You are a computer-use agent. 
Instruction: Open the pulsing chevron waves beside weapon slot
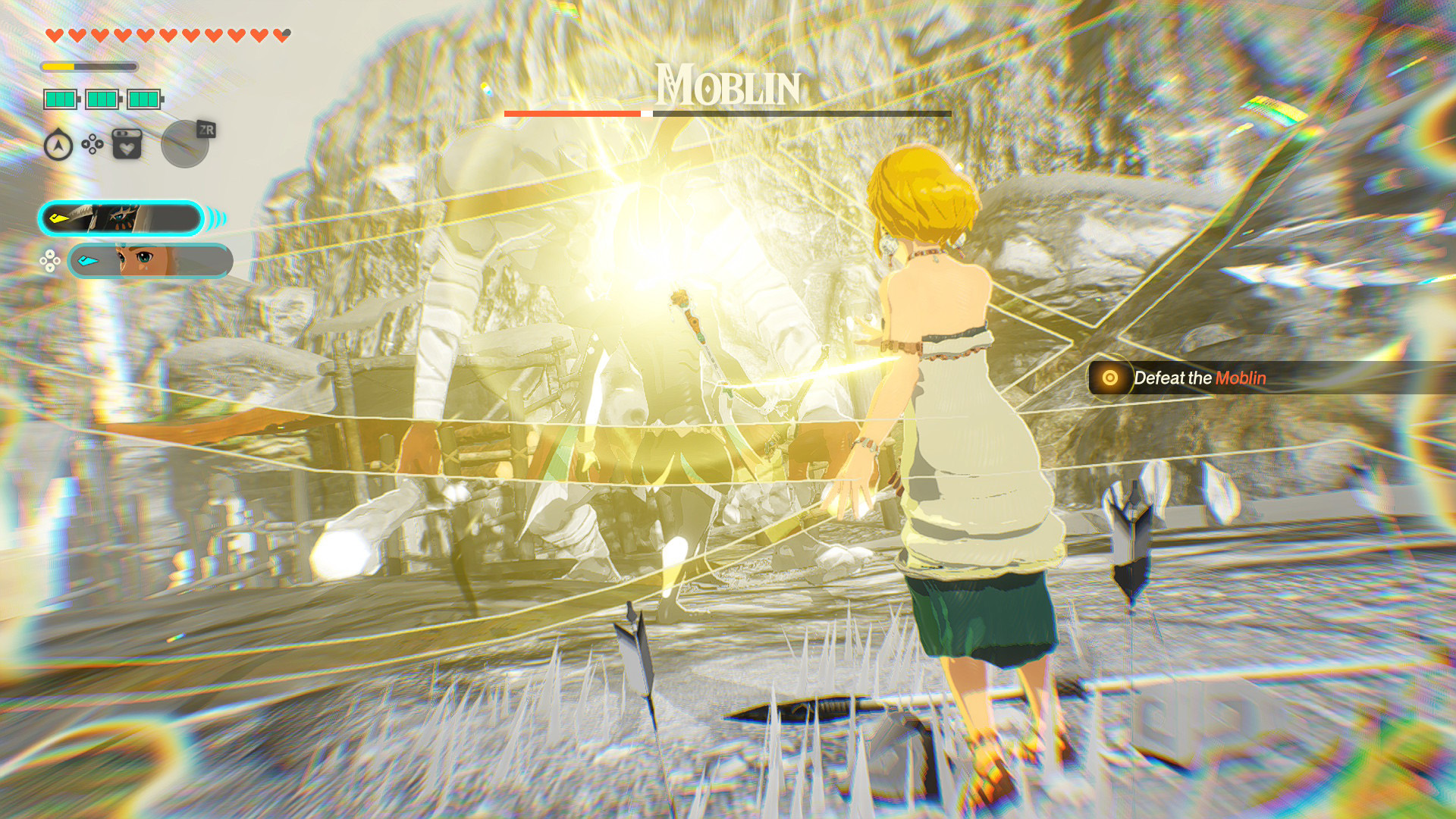[x=216, y=217]
